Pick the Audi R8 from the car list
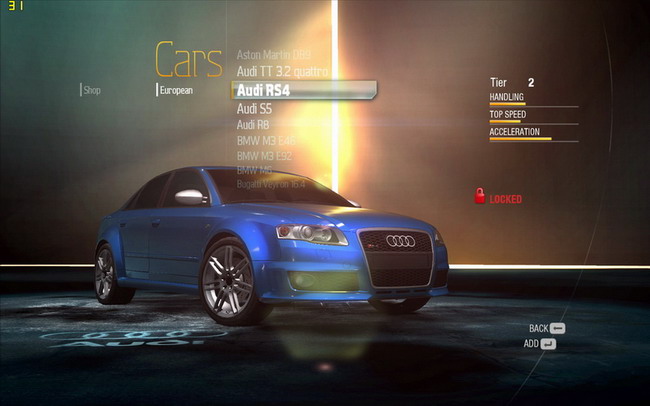The image size is (650, 406). point(253,124)
